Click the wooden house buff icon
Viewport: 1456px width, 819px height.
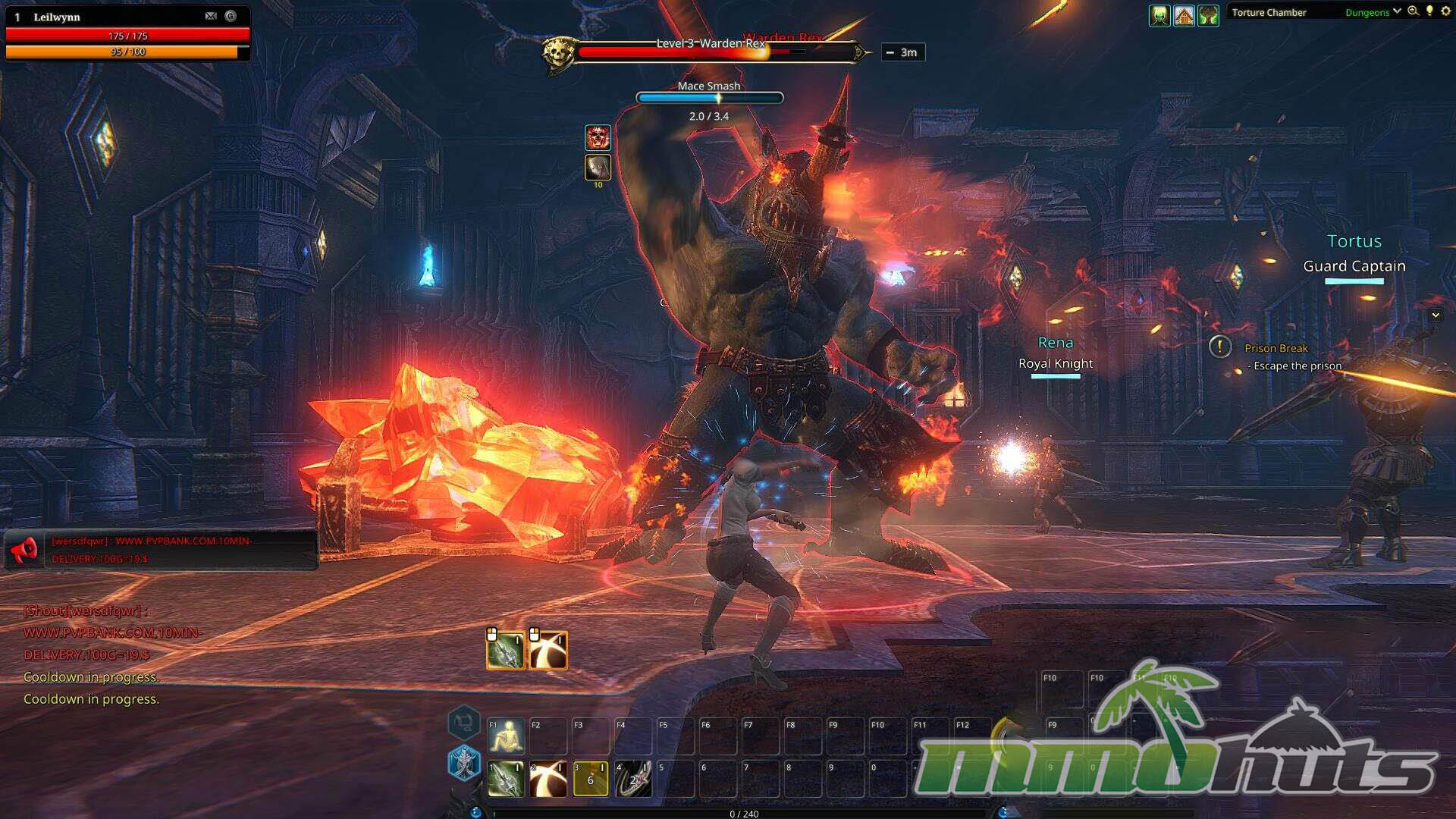coord(1184,15)
